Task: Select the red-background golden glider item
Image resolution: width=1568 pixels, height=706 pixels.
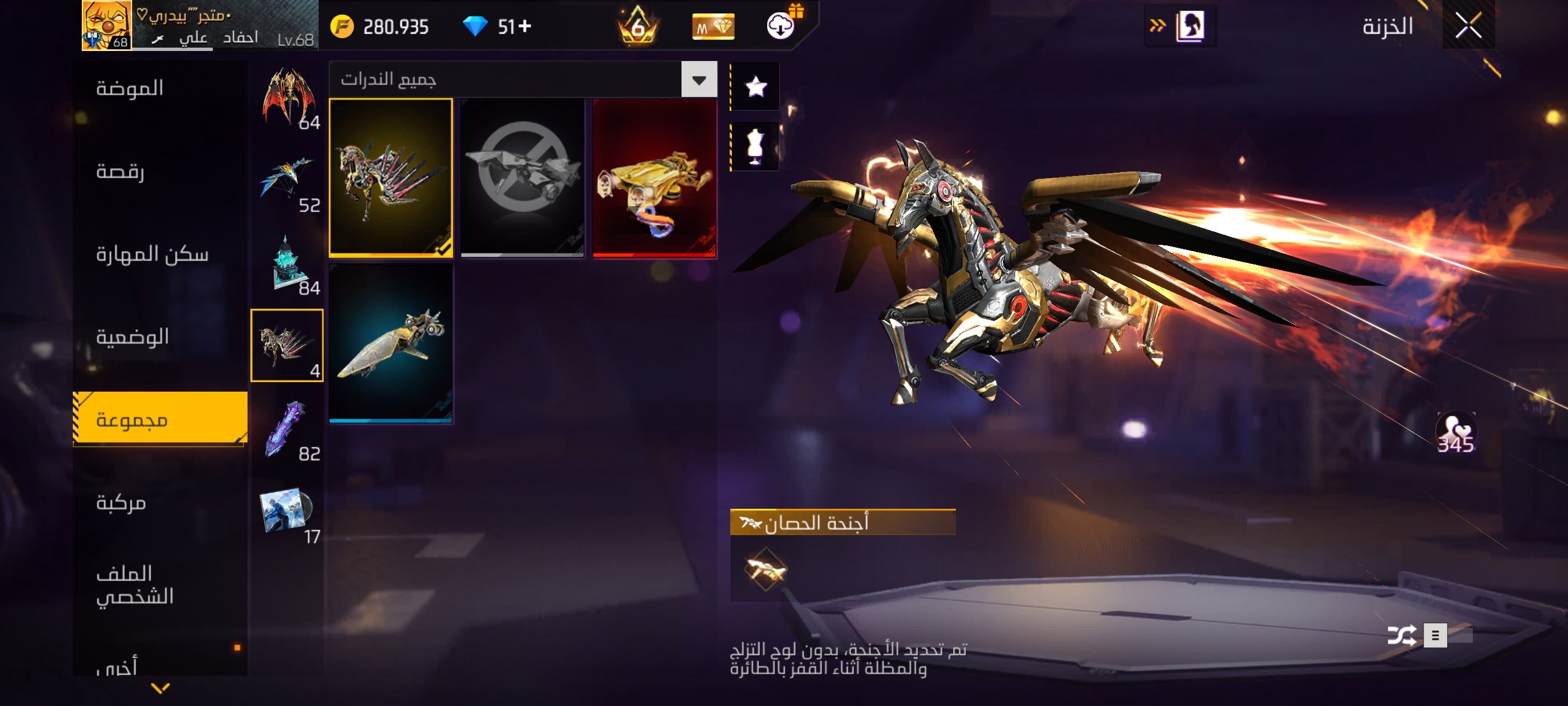Action: coord(654,178)
